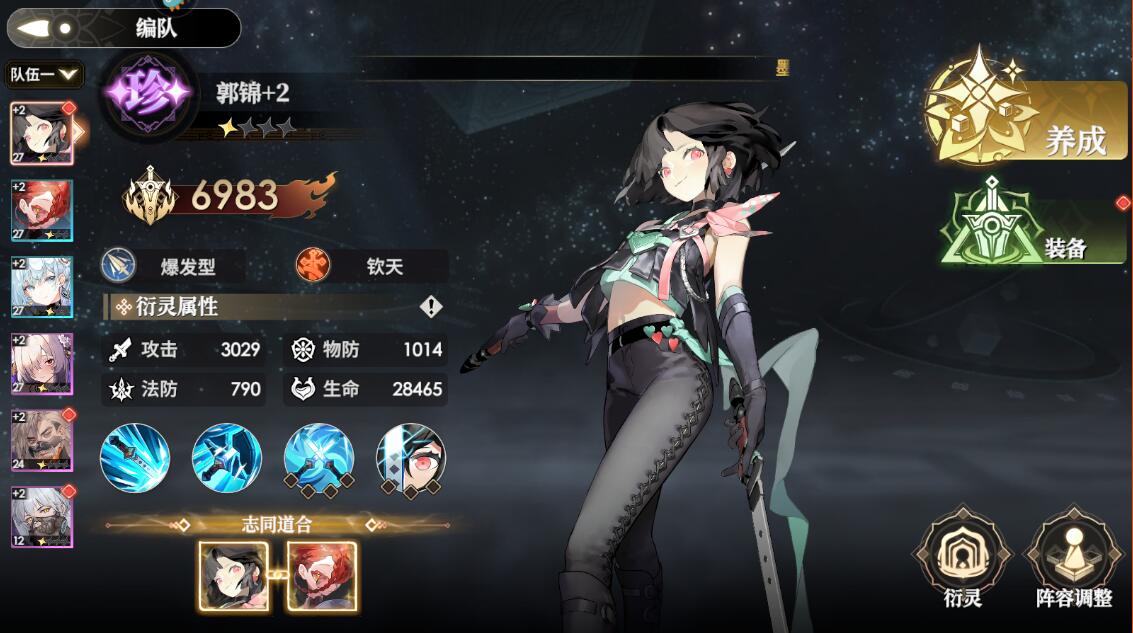Show attribute details via the exclamation icon
The image size is (1133, 633).
coord(431,307)
